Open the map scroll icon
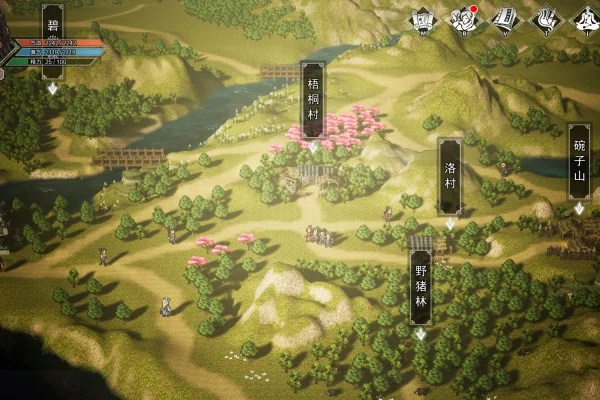This screenshot has height=400, width=600. (x=422, y=18)
